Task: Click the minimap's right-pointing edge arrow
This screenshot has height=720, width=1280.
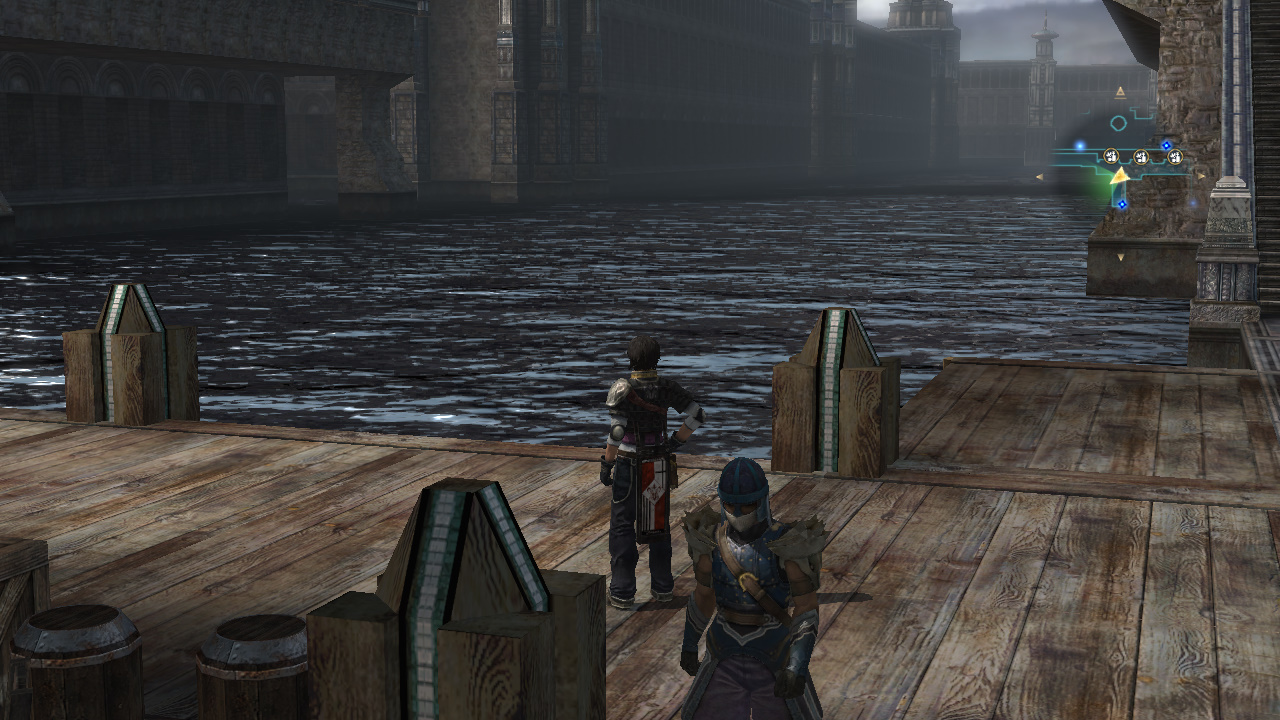Action: pos(1201,175)
